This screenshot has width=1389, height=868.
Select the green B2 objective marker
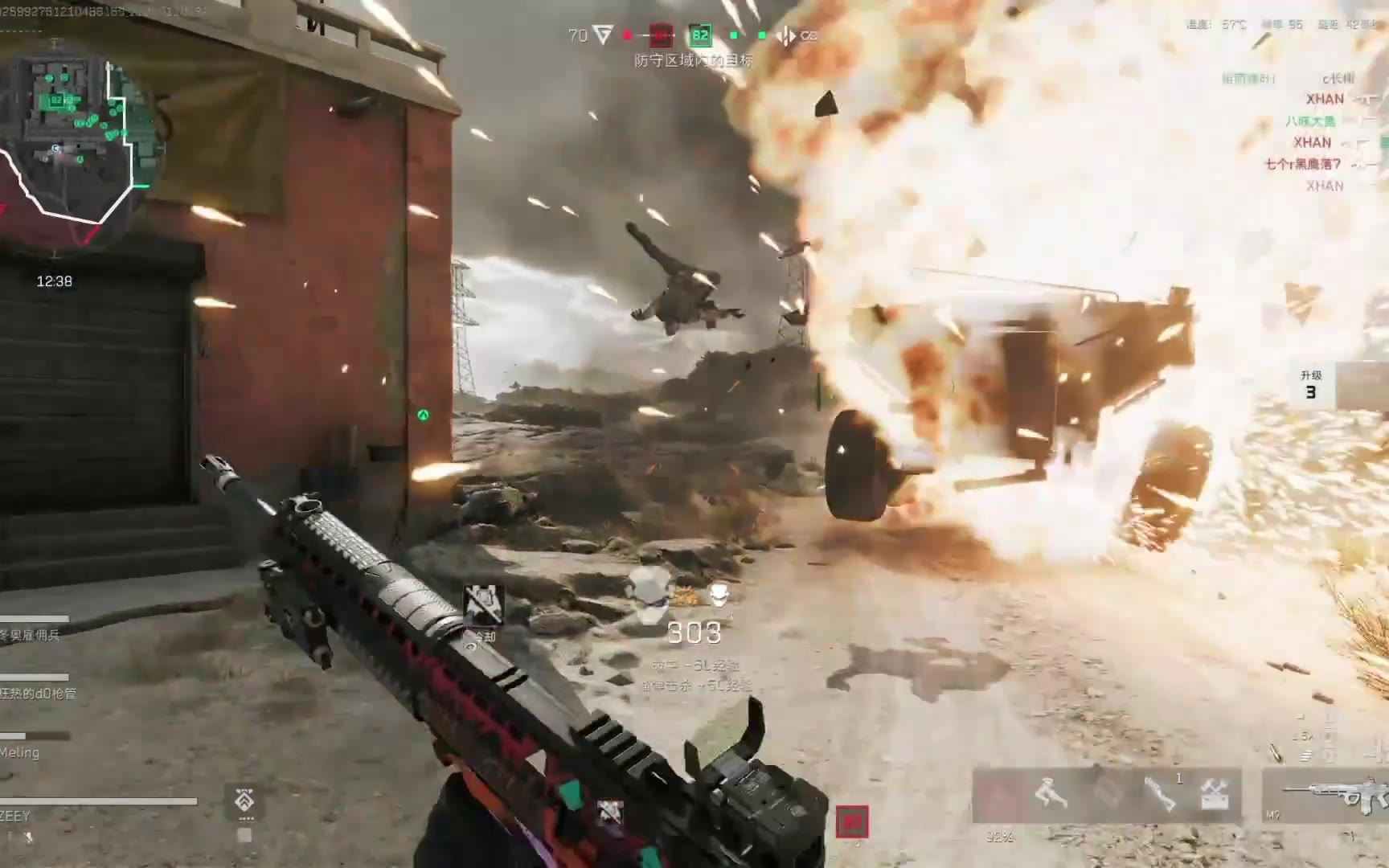(x=700, y=35)
